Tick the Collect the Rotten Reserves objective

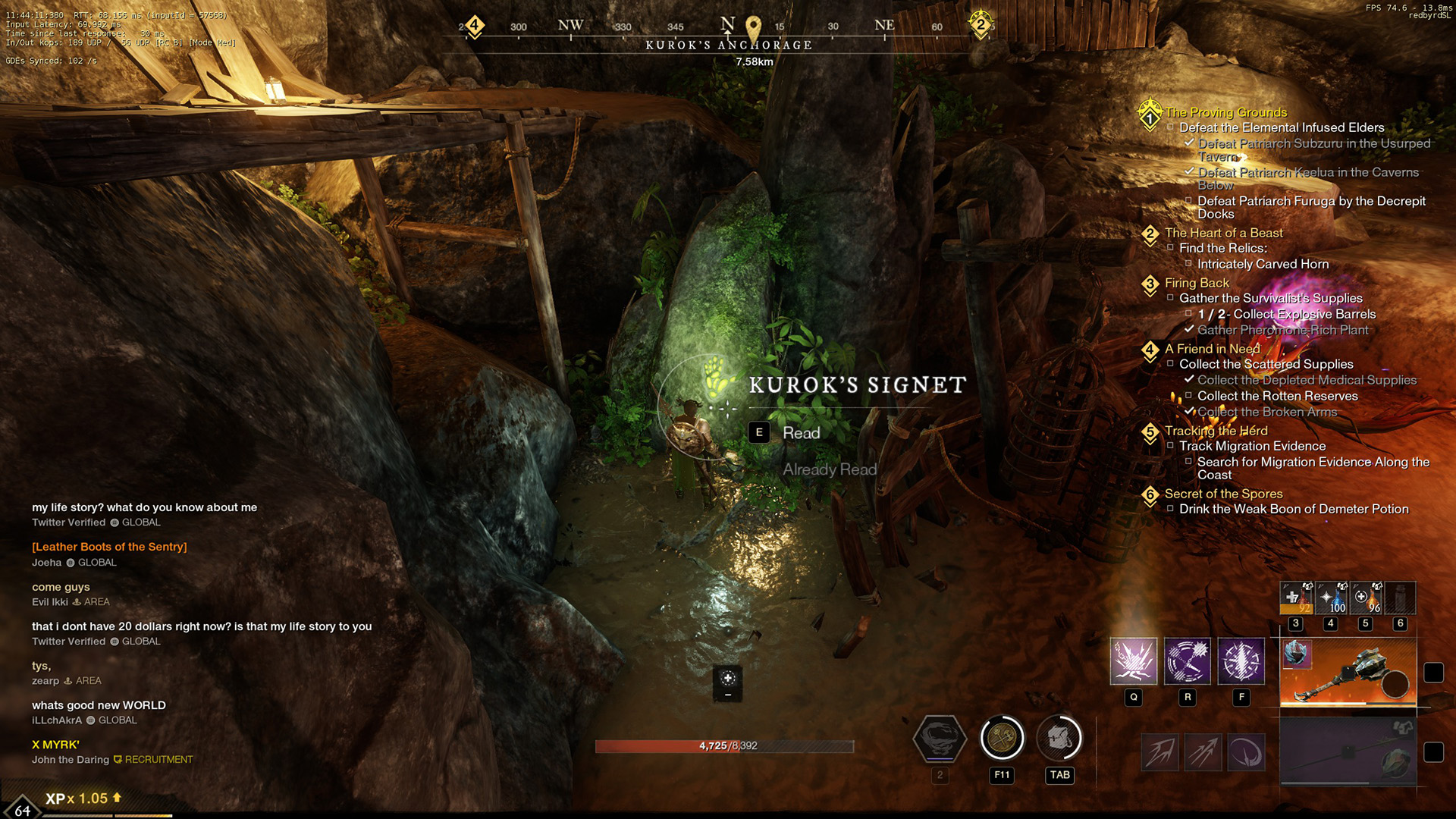[1188, 396]
